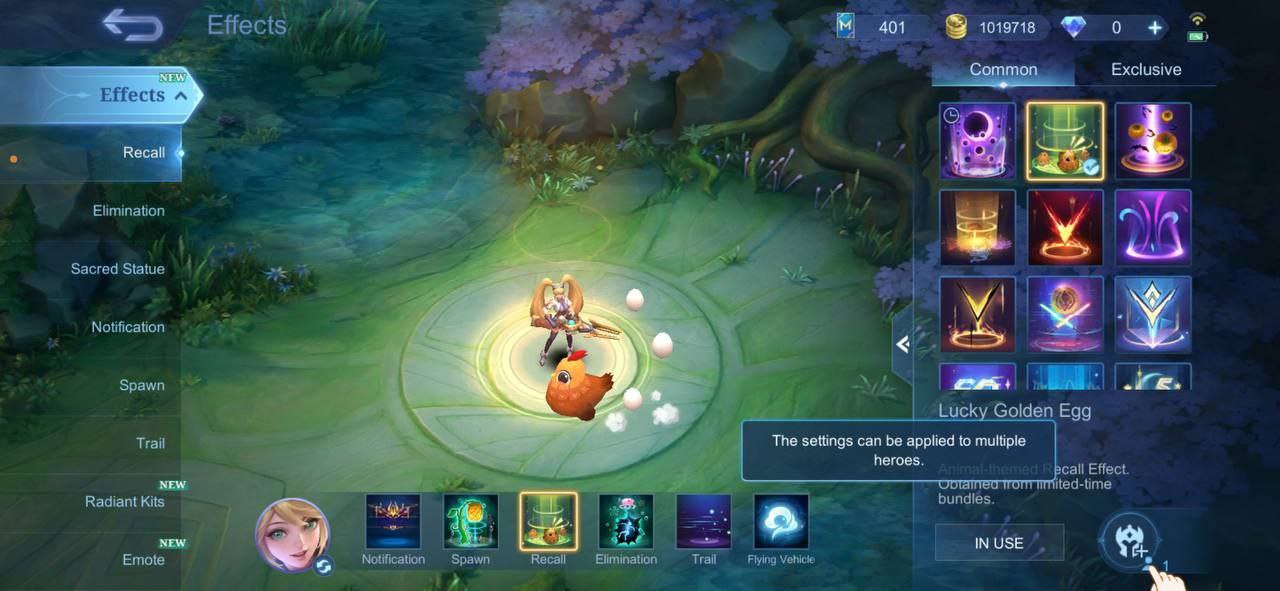
Task: Open the Sacred Statue category
Action: 117,269
